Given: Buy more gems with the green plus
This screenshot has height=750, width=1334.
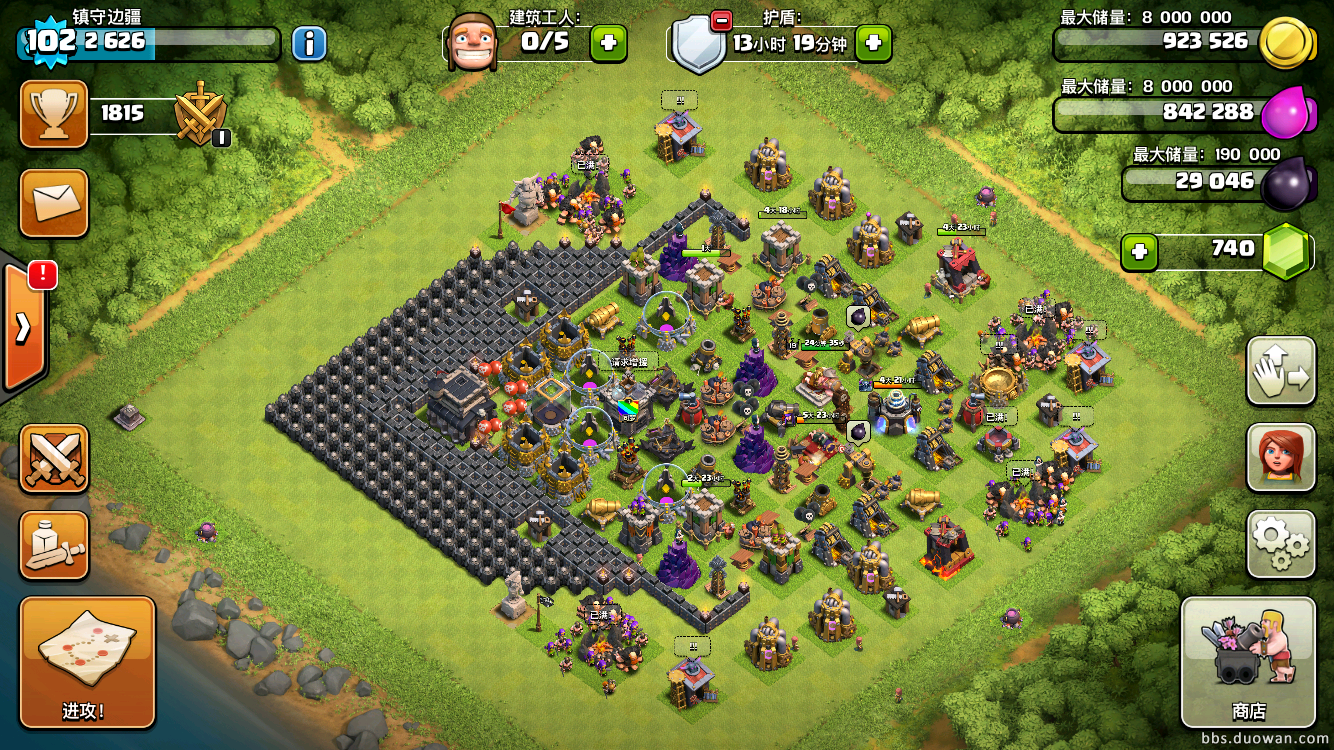Looking at the screenshot, I should pos(1138,251).
